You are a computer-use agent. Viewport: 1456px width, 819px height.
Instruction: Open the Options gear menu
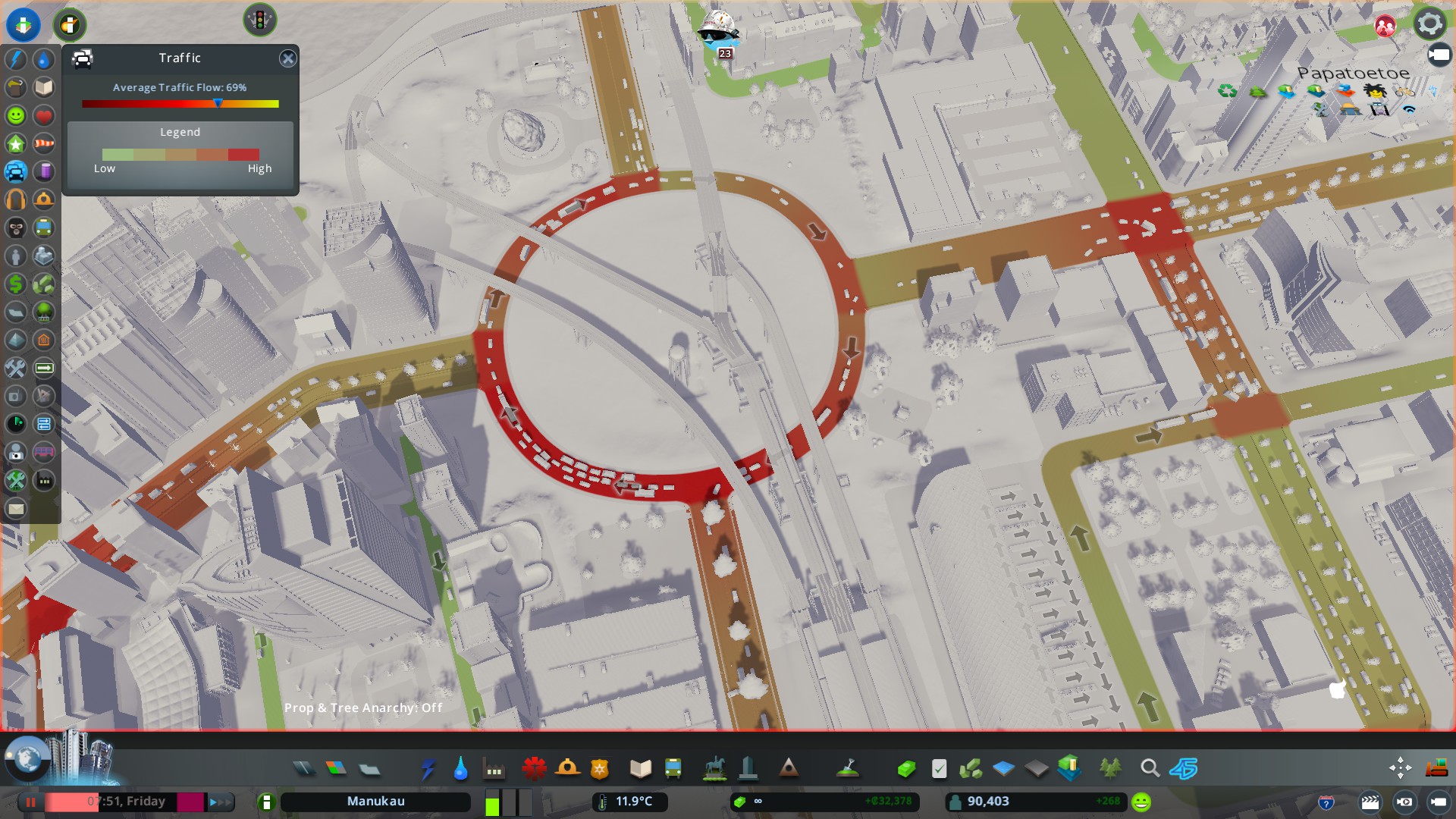point(1429,24)
